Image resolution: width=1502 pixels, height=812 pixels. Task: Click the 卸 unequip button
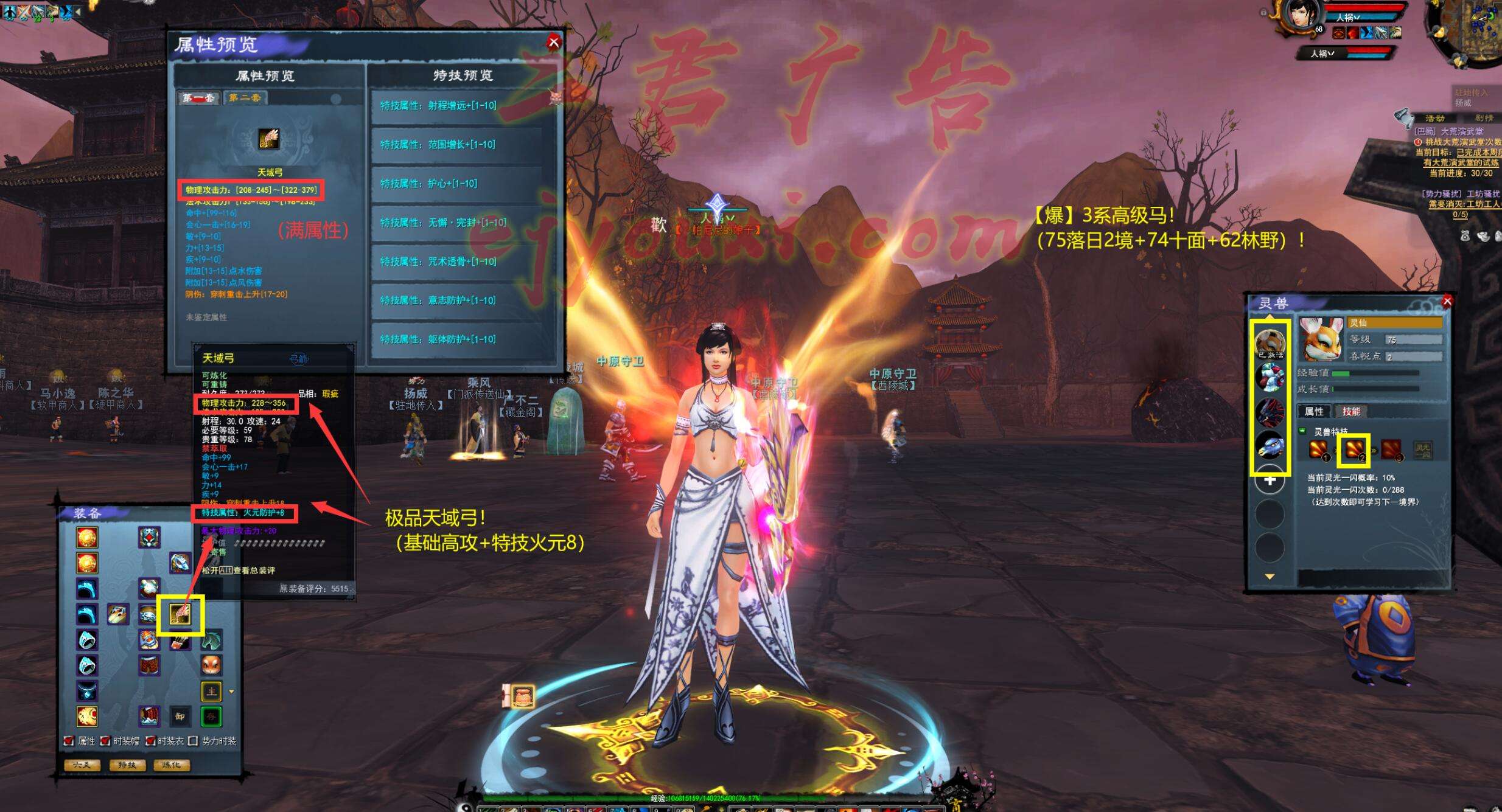[x=180, y=717]
